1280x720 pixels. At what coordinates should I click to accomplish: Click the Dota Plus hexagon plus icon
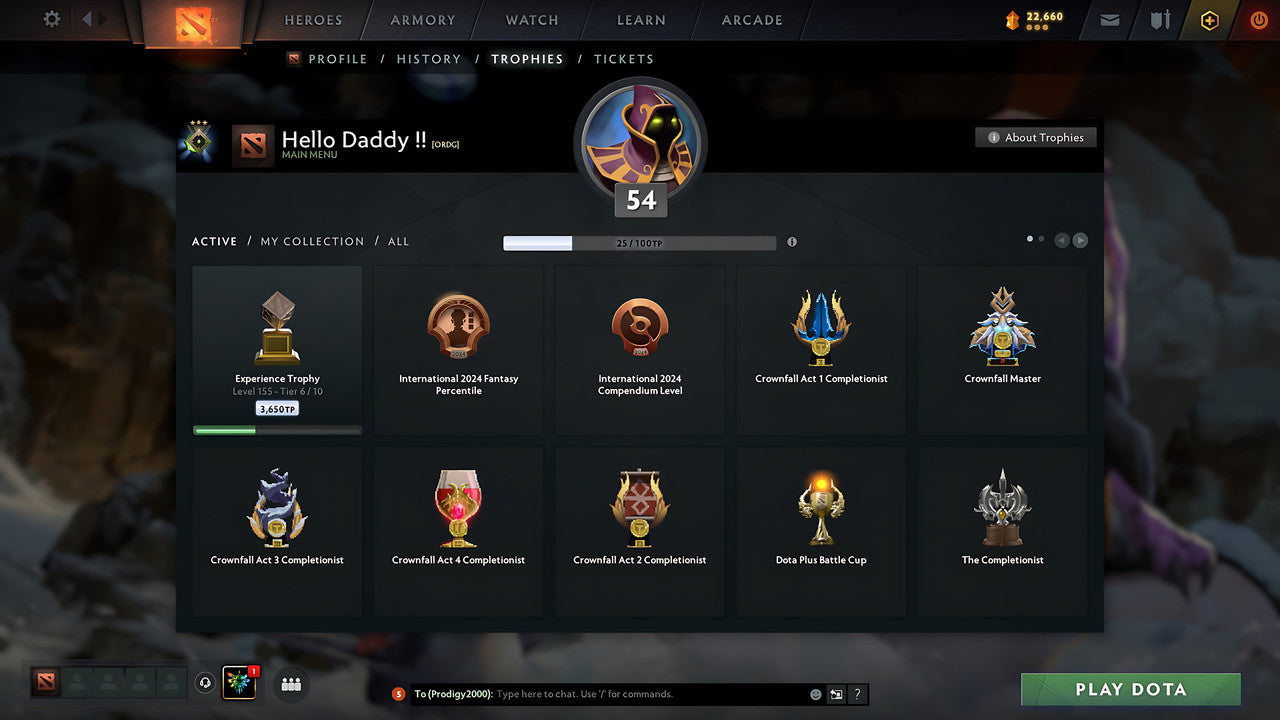coord(1209,20)
